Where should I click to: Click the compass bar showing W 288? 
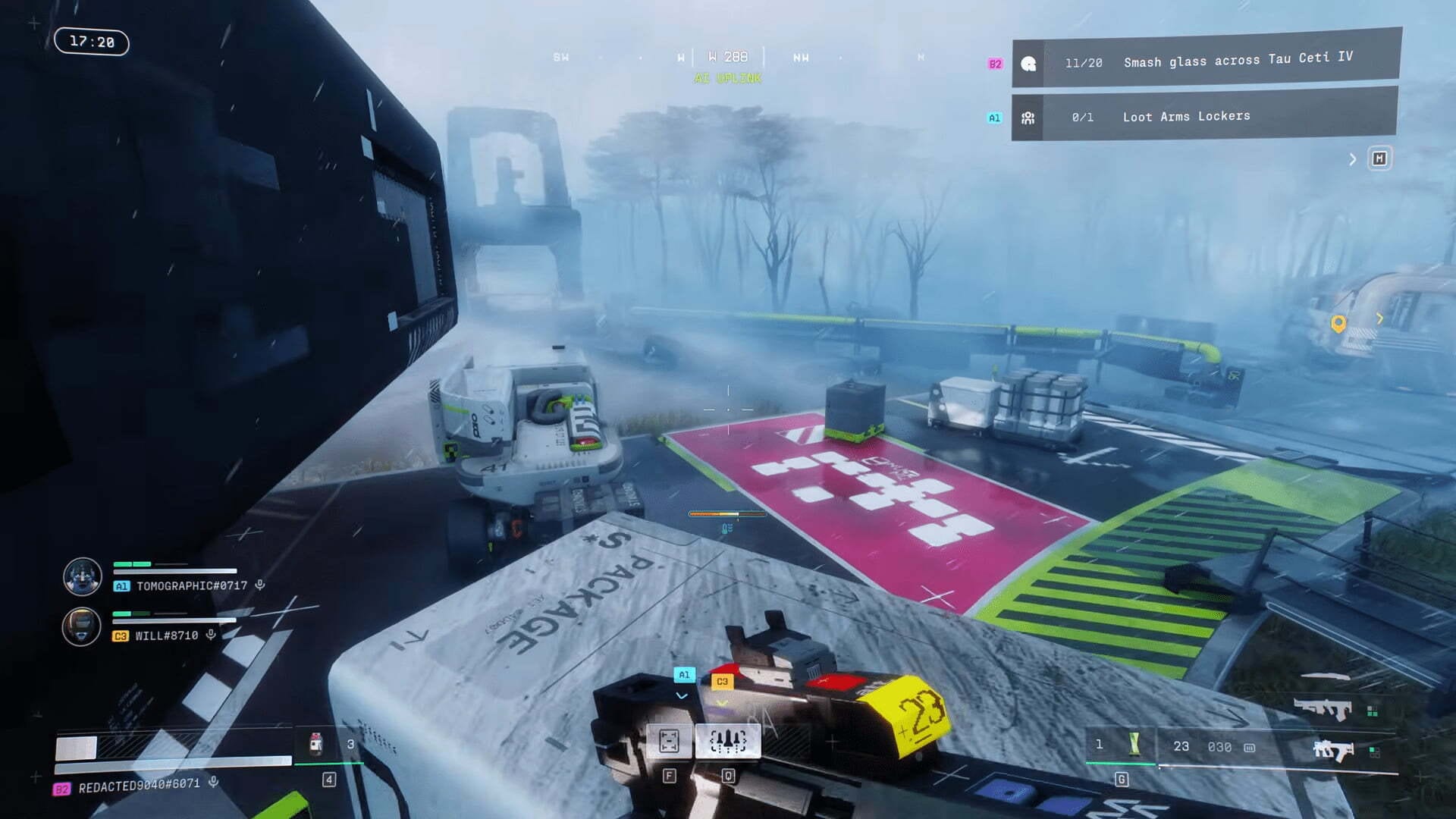tap(727, 58)
